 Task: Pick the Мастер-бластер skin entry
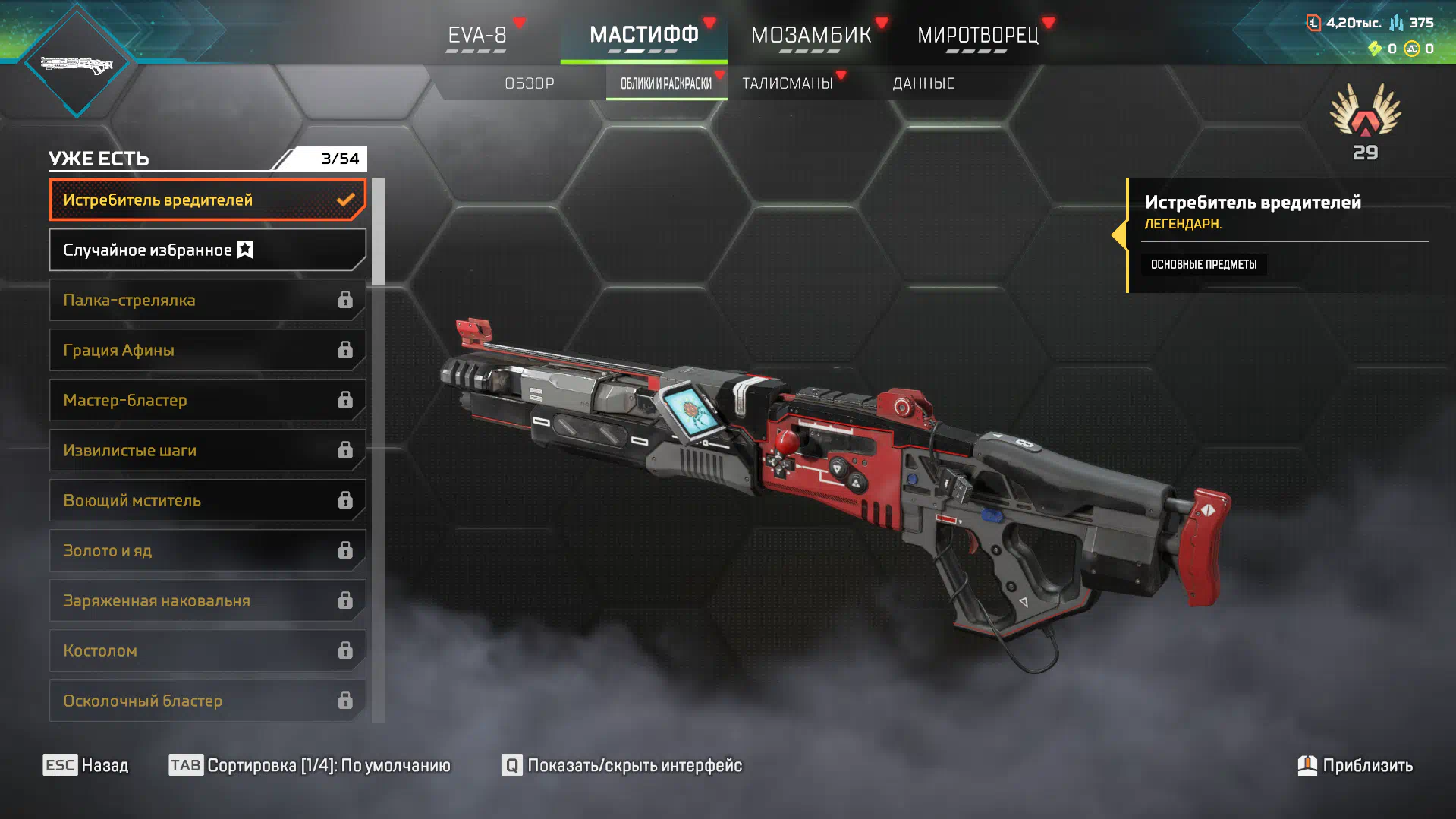coord(206,400)
